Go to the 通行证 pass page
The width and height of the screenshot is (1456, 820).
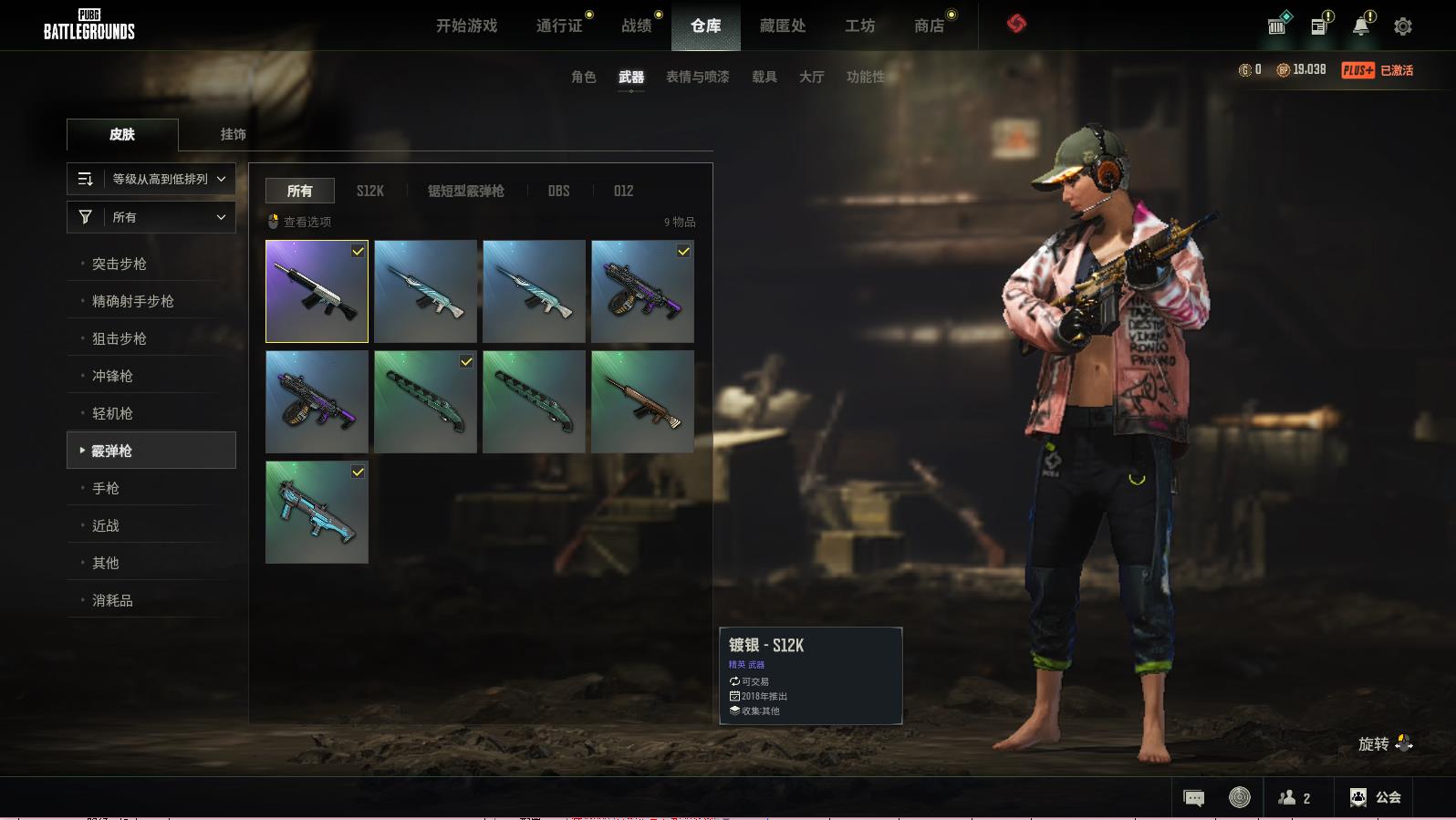tap(559, 26)
